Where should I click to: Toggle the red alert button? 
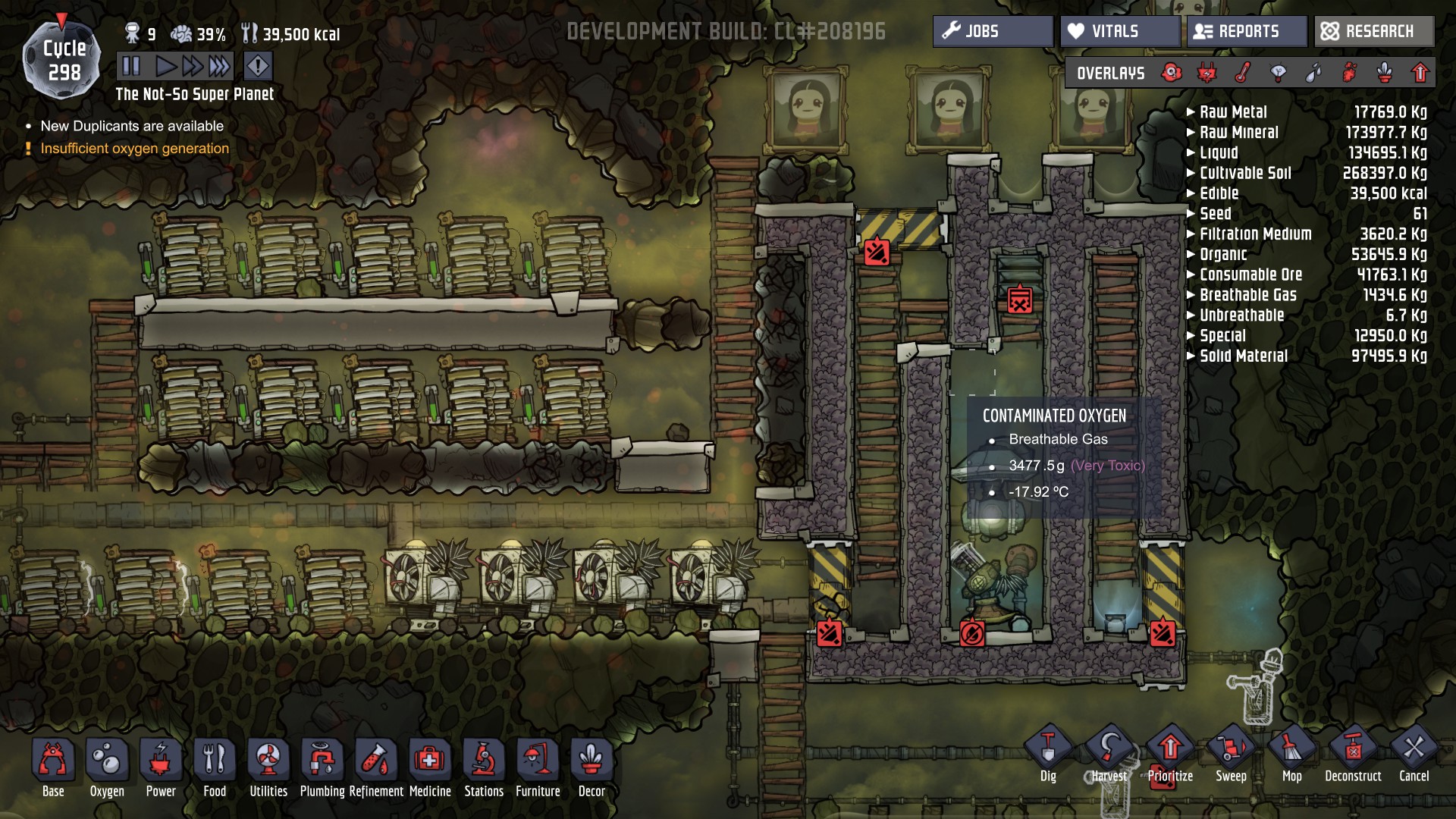258,67
